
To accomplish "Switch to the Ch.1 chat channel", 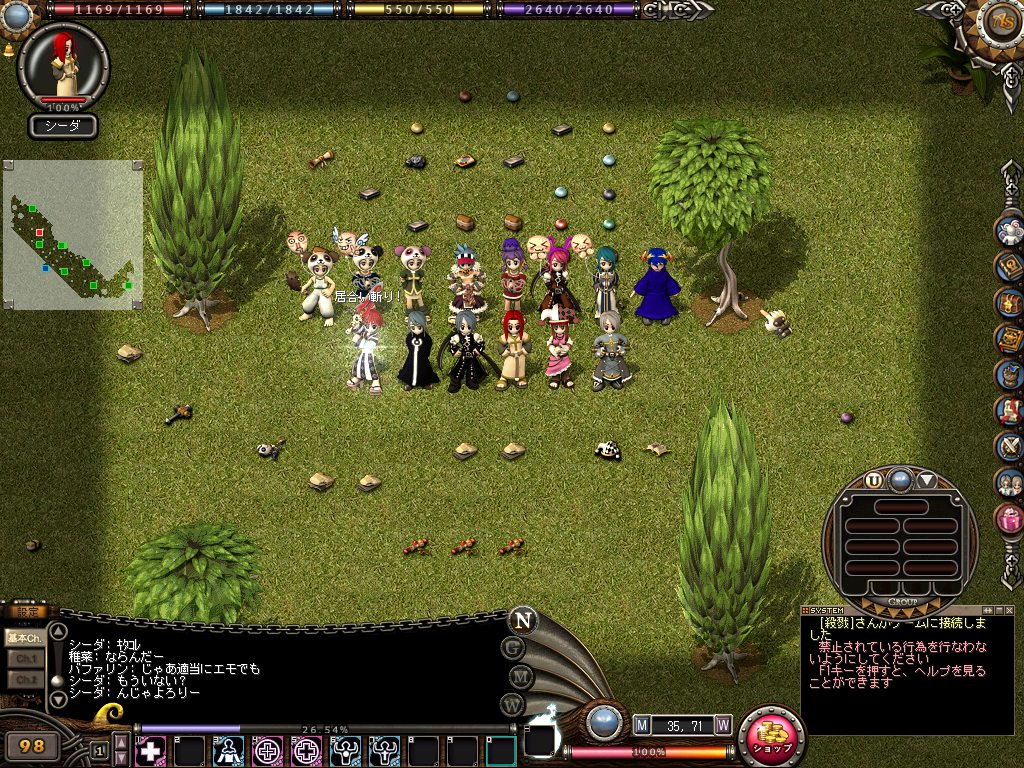I will click(x=24, y=659).
